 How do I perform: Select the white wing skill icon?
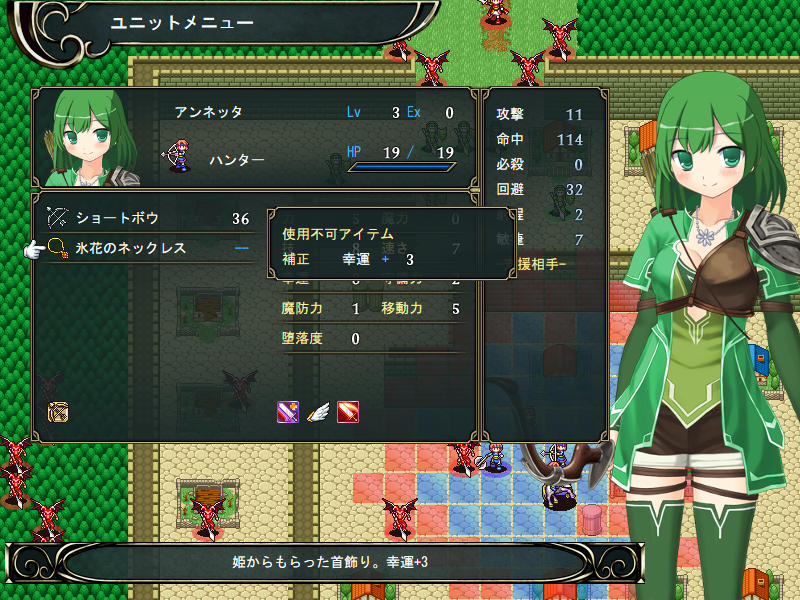pyautogui.click(x=318, y=411)
